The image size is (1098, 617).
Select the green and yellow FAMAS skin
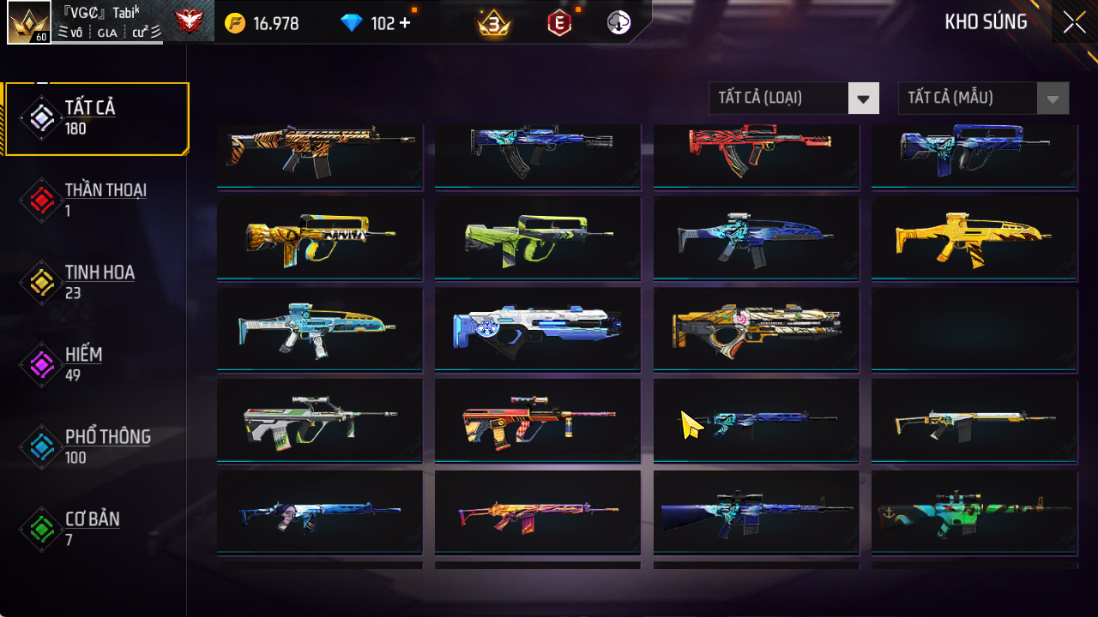[538, 236]
